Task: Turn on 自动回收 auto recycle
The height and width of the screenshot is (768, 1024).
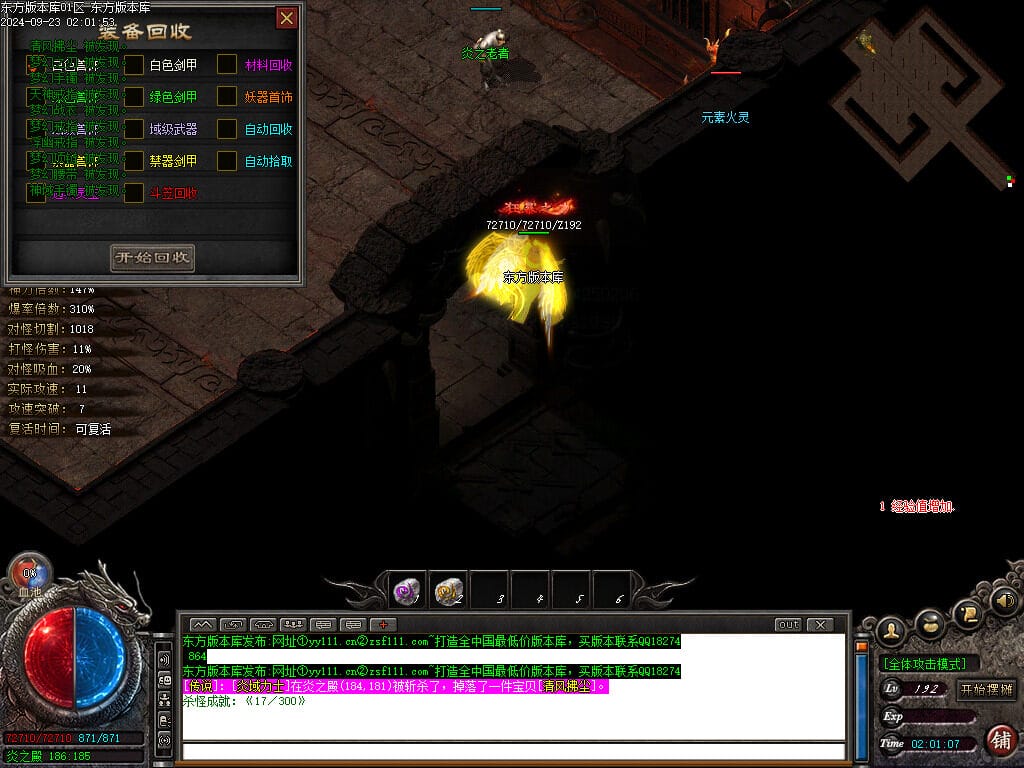Action: coord(228,129)
